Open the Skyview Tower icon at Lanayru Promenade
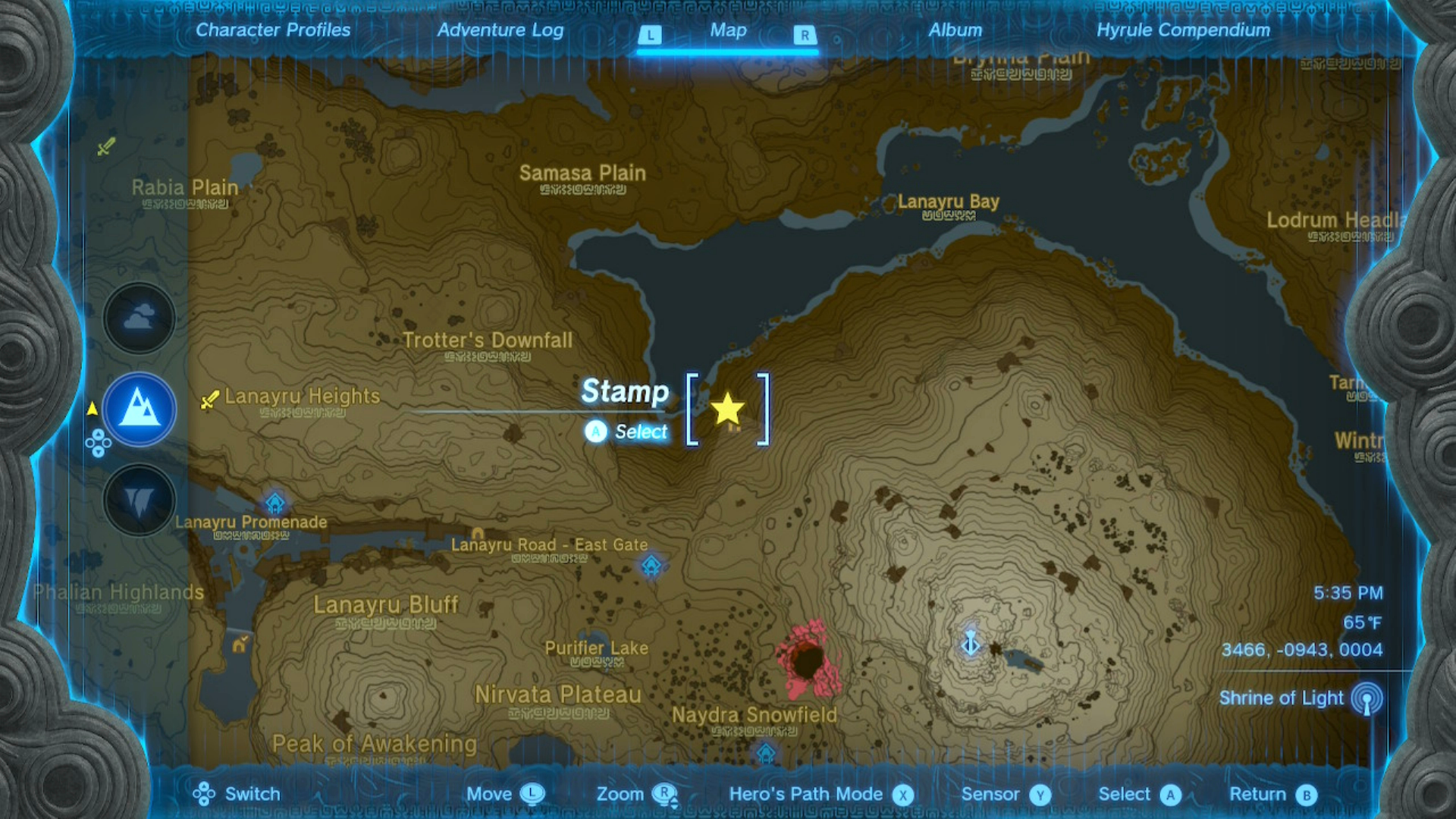Screen dimensions: 1456x819 [x=275, y=501]
